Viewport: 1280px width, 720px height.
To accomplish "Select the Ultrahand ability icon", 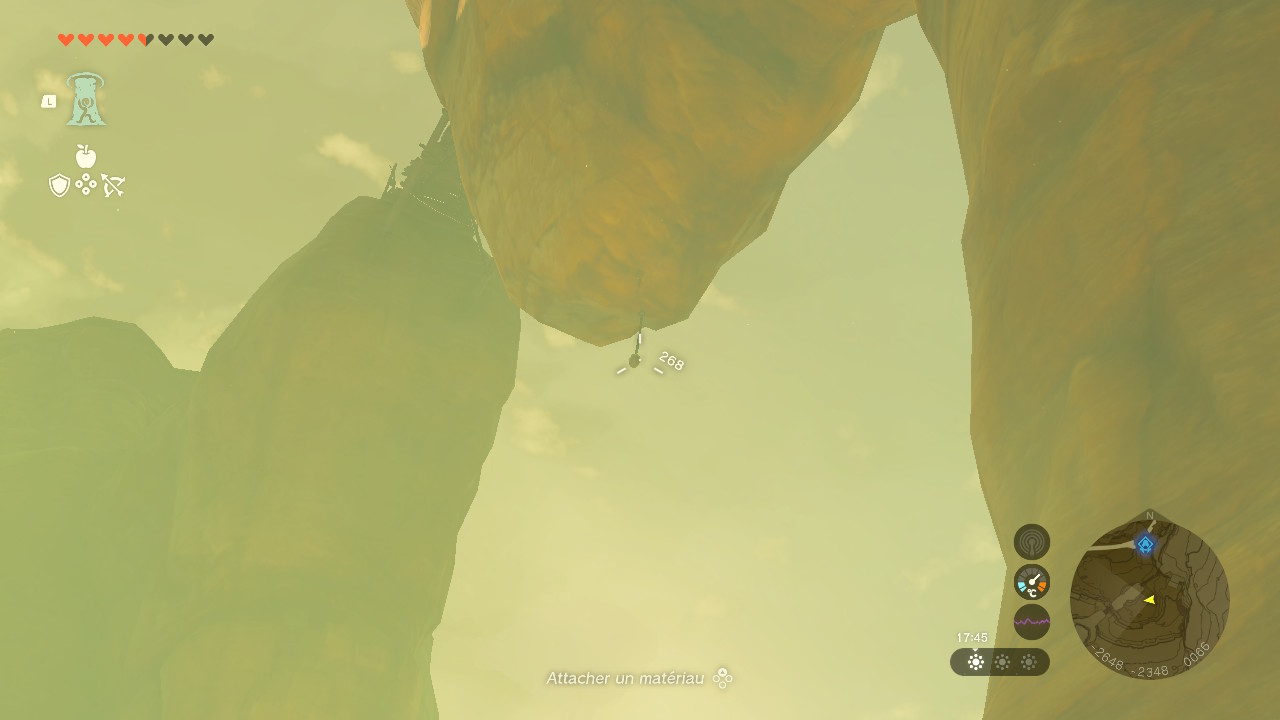I will click(x=86, y=99).
